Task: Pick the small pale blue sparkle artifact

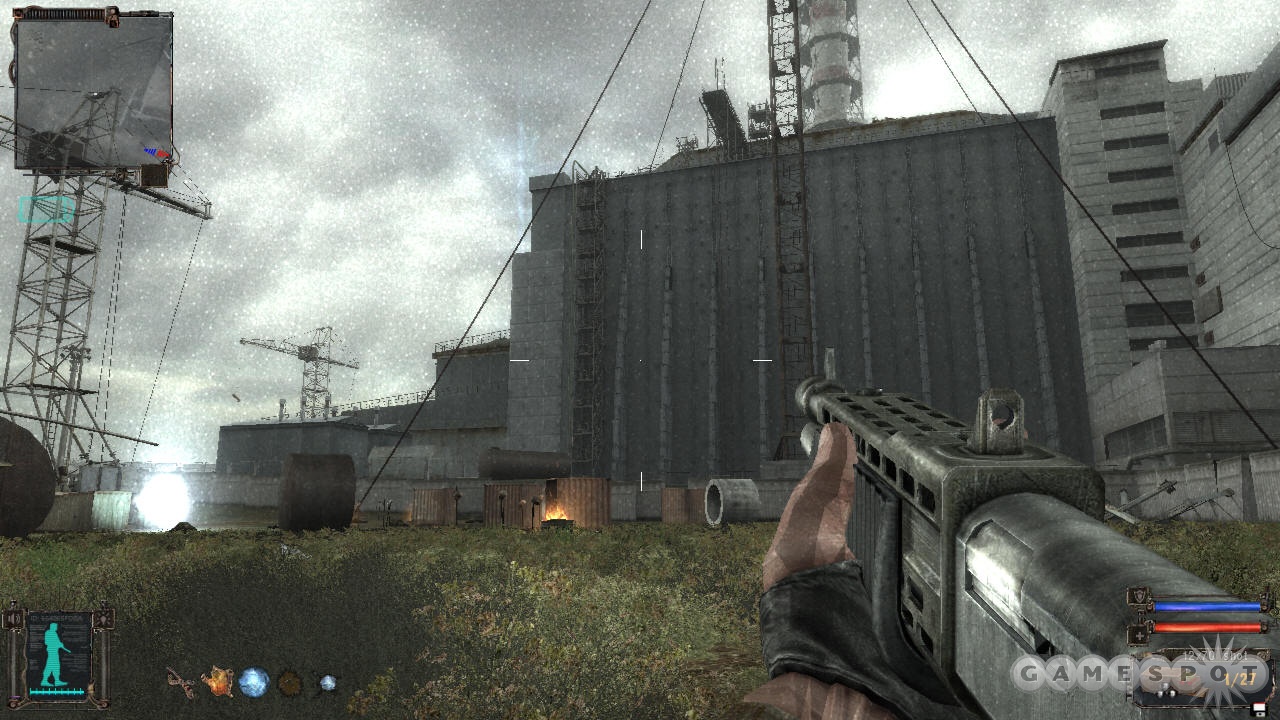Action: pyautogui.click(x=327, y=683)
